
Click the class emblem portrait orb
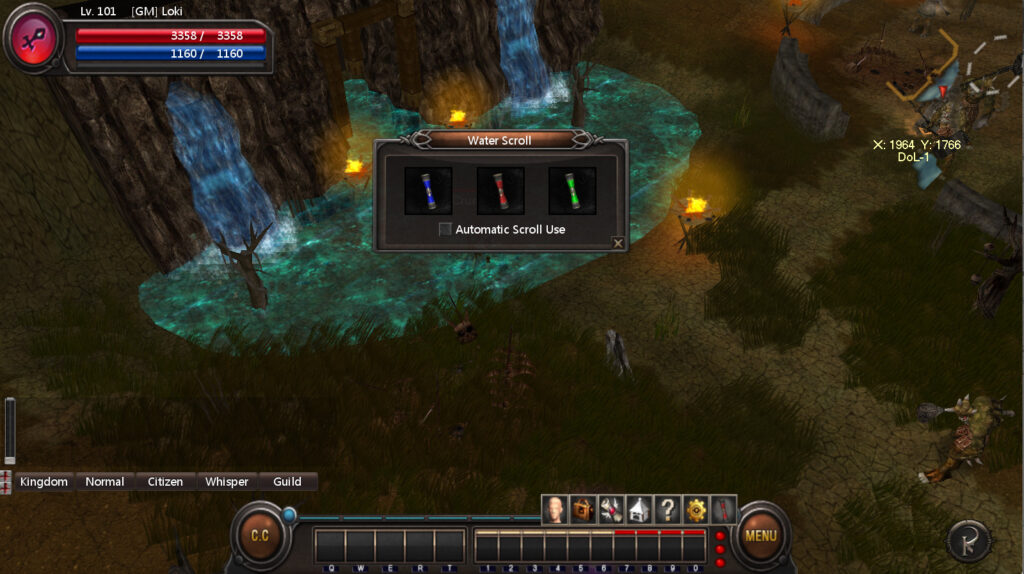click(x=35, y=38)
